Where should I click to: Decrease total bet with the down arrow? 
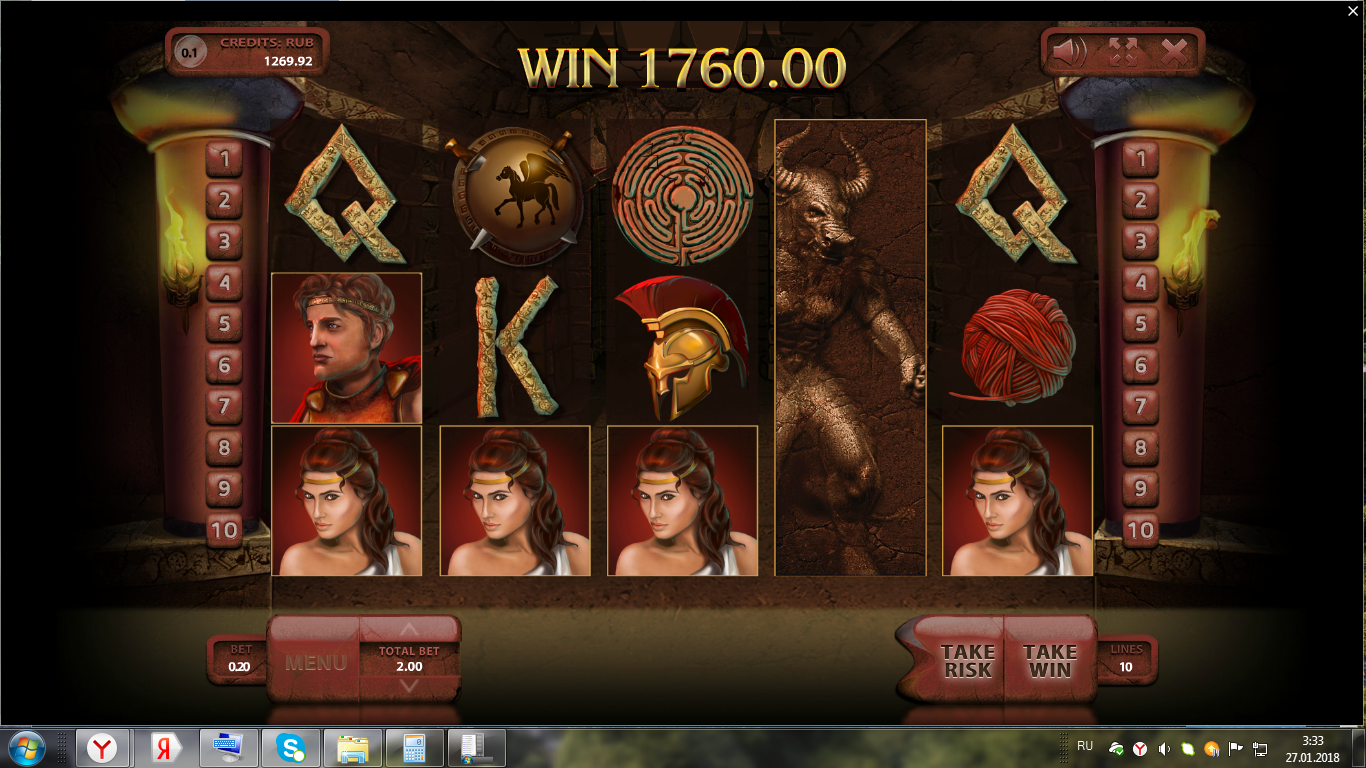click(x=408, y=686)
